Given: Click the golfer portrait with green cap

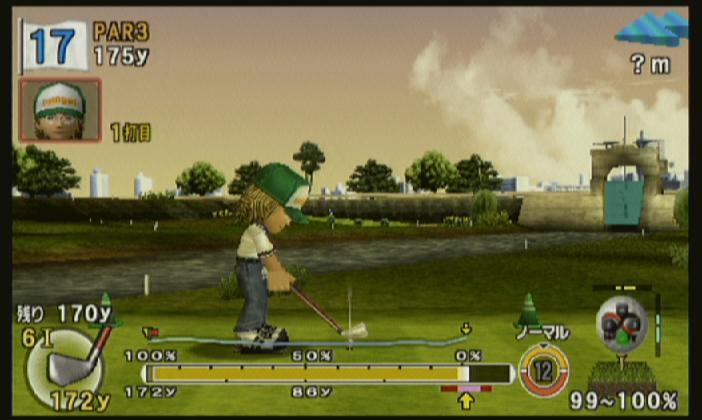Looking at the screenshot, I should click(x=60, y=110).
